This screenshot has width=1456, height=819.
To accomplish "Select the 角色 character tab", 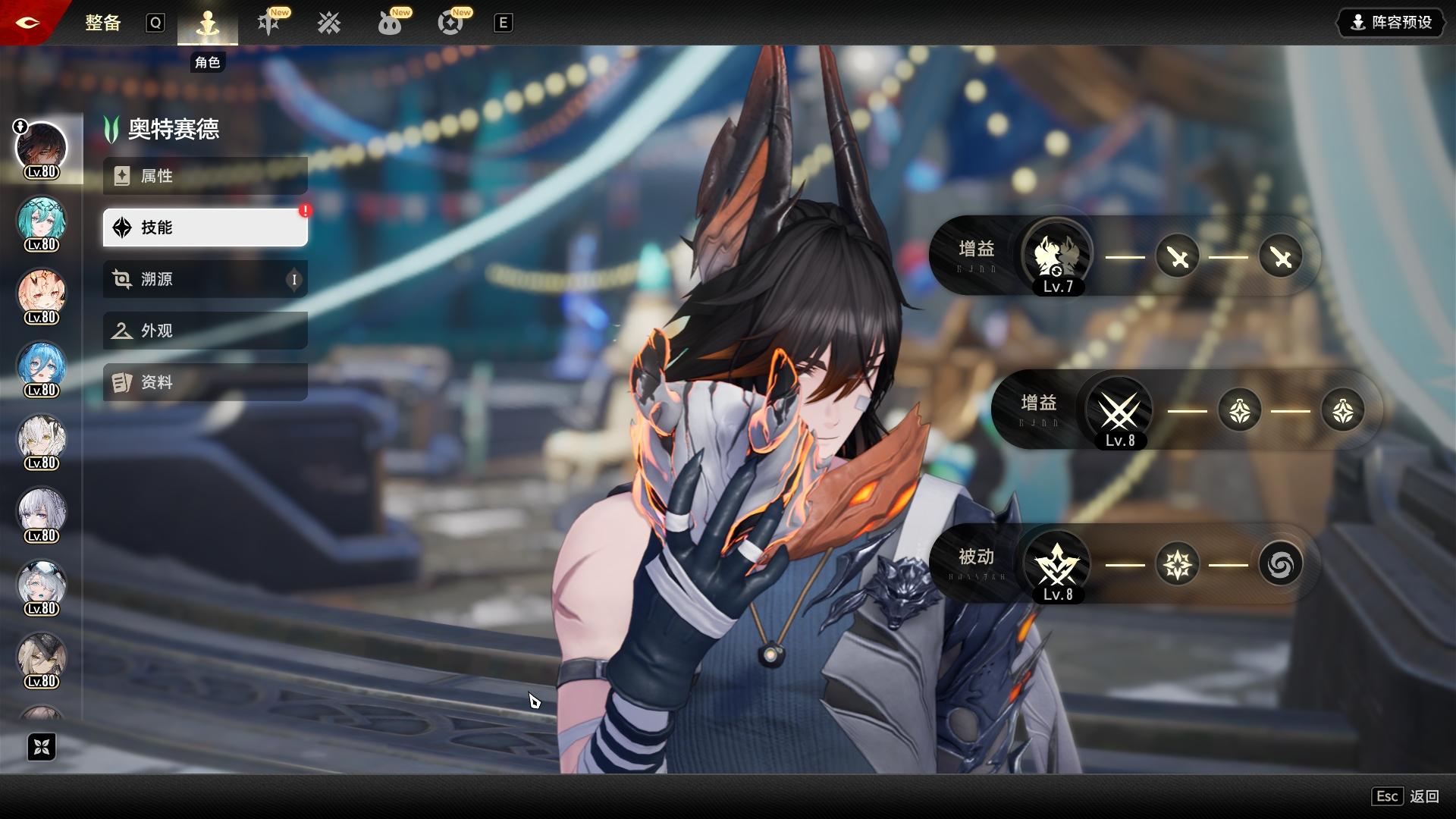I will (x=207, y=24).
